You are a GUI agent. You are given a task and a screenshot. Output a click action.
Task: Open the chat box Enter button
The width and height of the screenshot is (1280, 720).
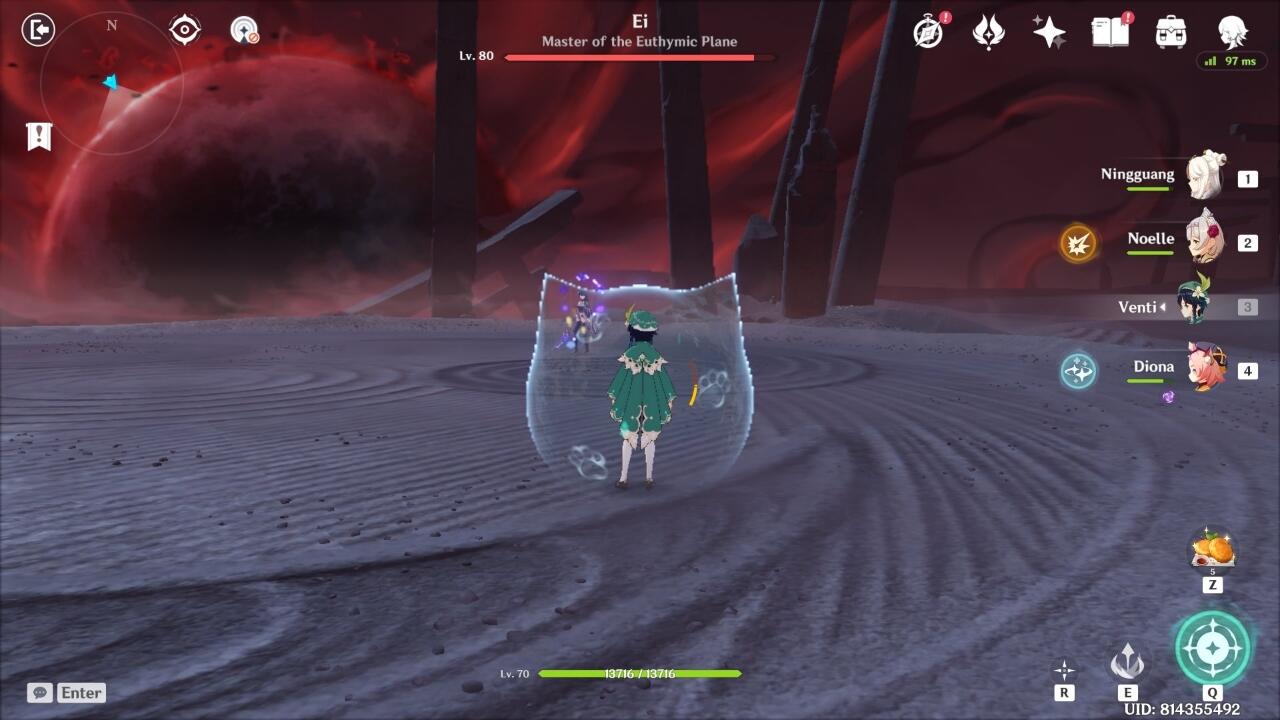67,692
